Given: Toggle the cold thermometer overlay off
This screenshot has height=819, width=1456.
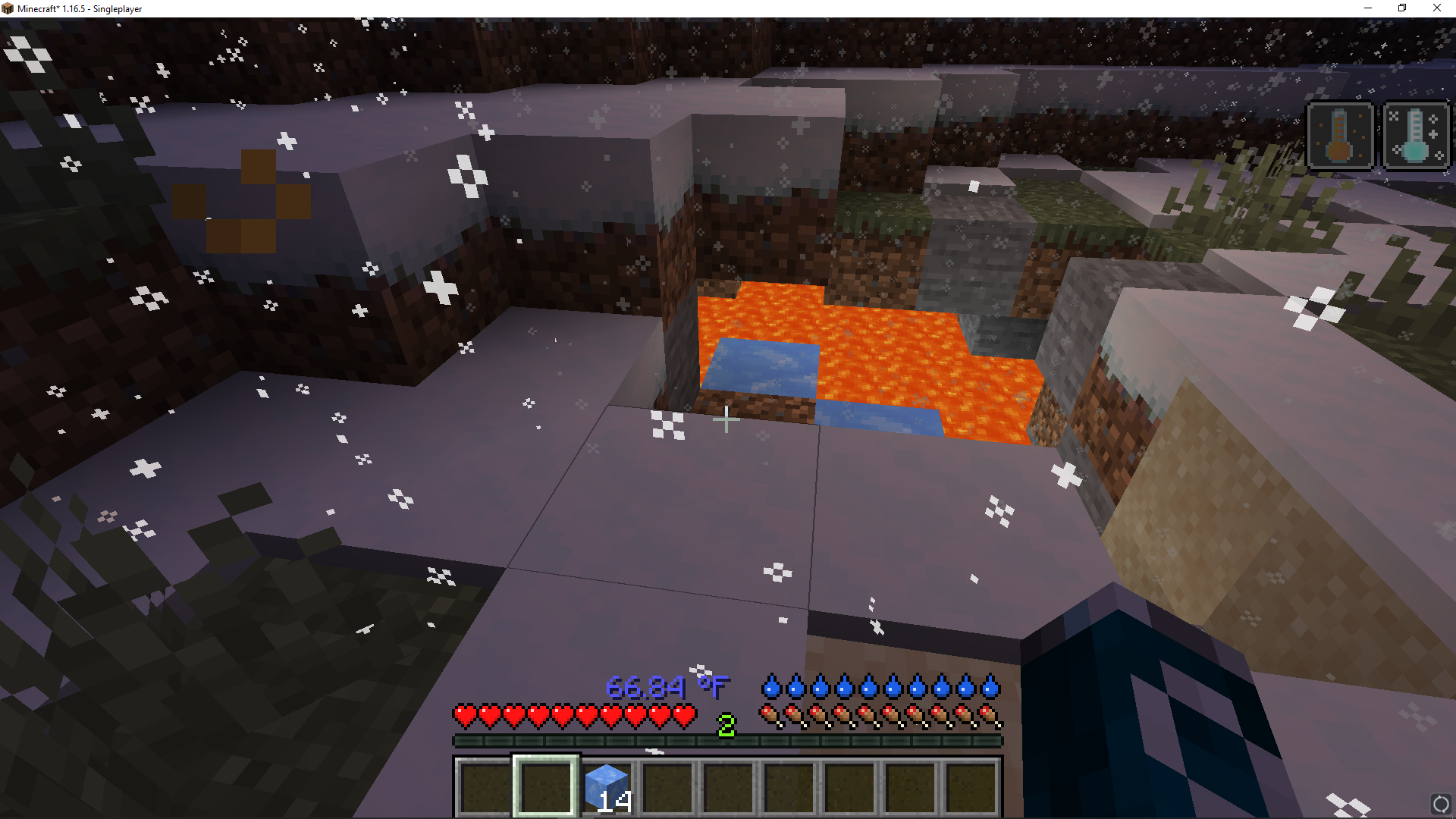Looking at the screenshot, I should 1415,136.
